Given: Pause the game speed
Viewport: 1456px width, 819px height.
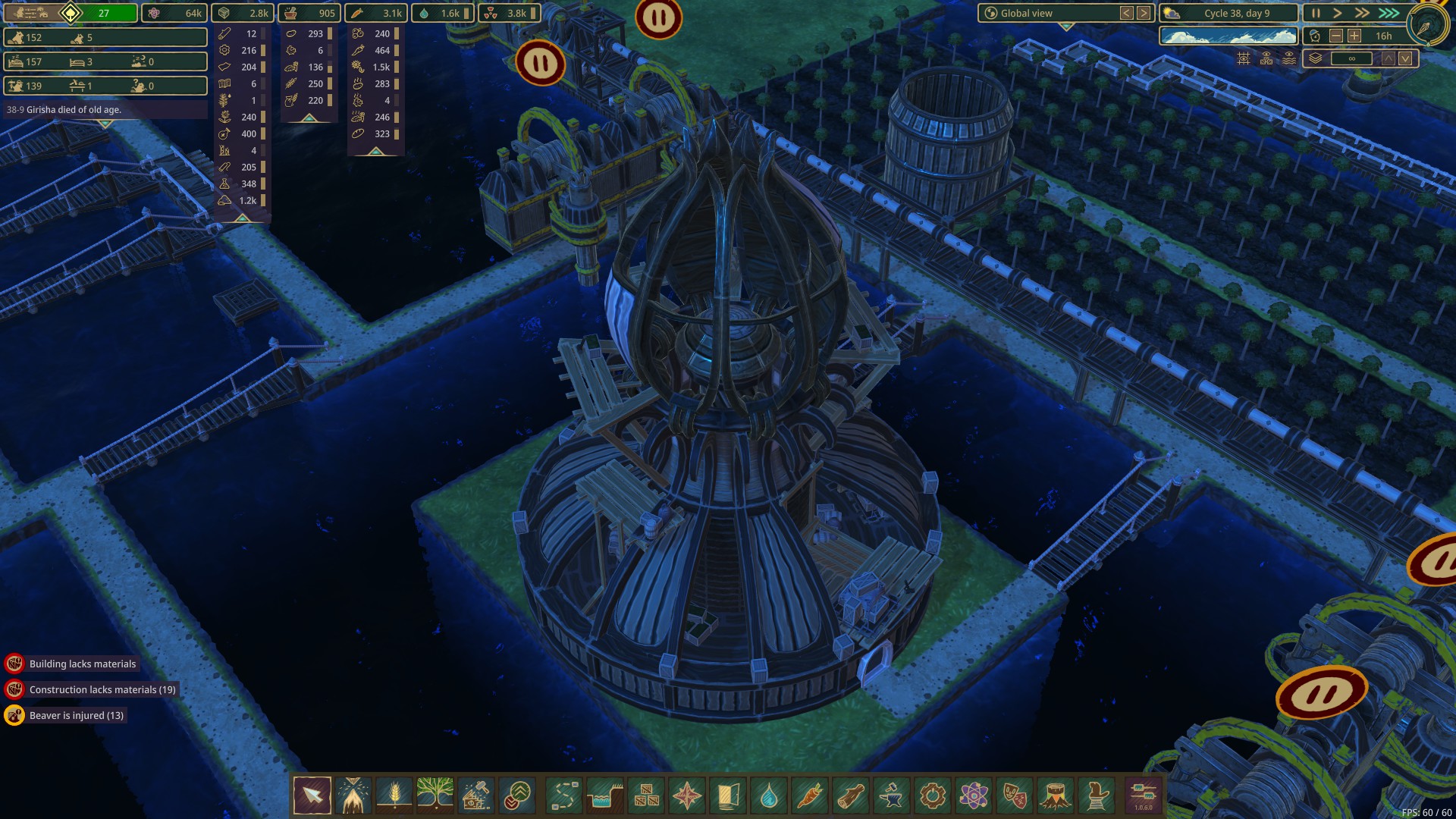Looking at the screenshot, I should 1316,13.
